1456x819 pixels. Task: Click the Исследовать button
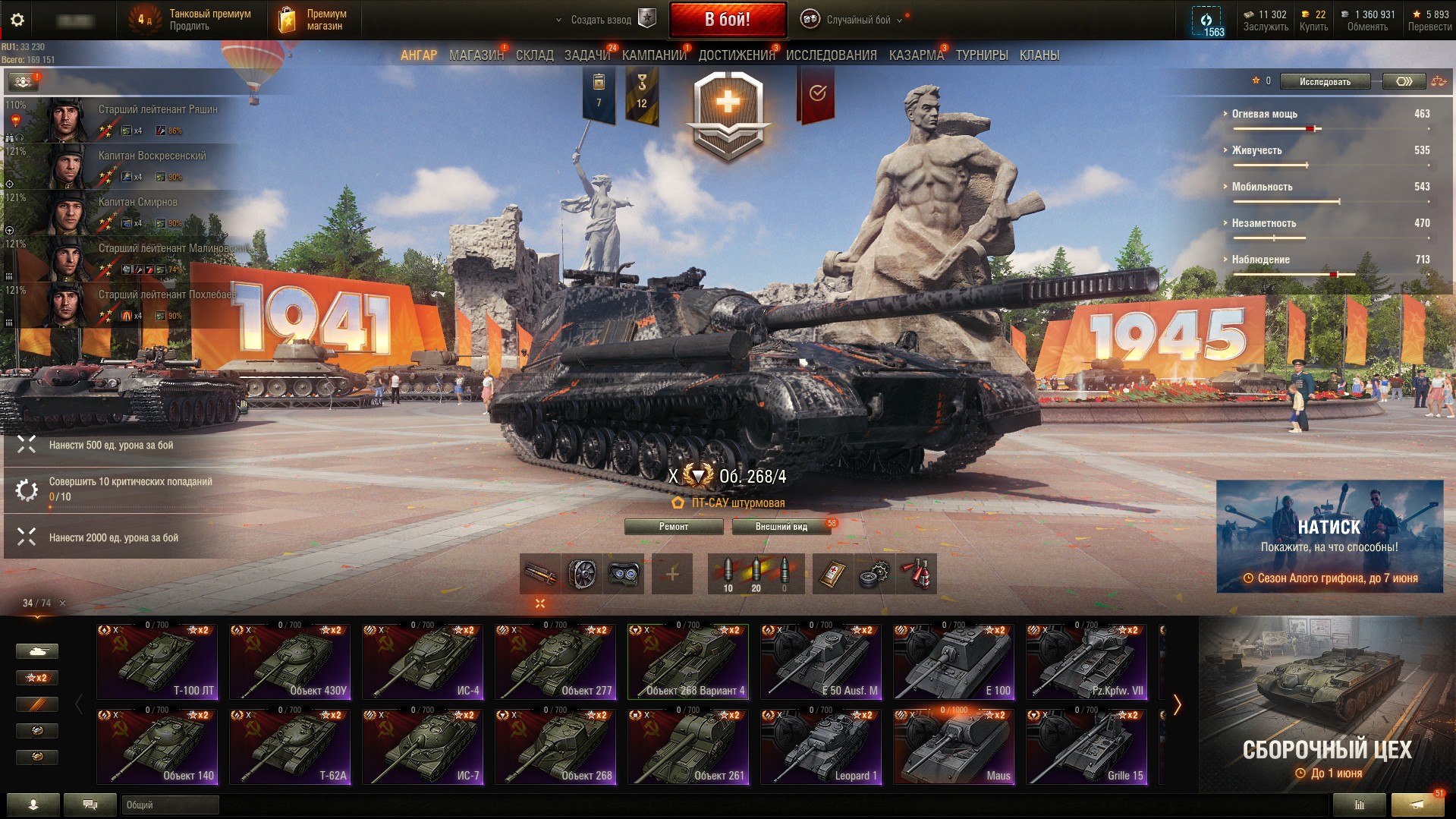[x=1325, y=81]
